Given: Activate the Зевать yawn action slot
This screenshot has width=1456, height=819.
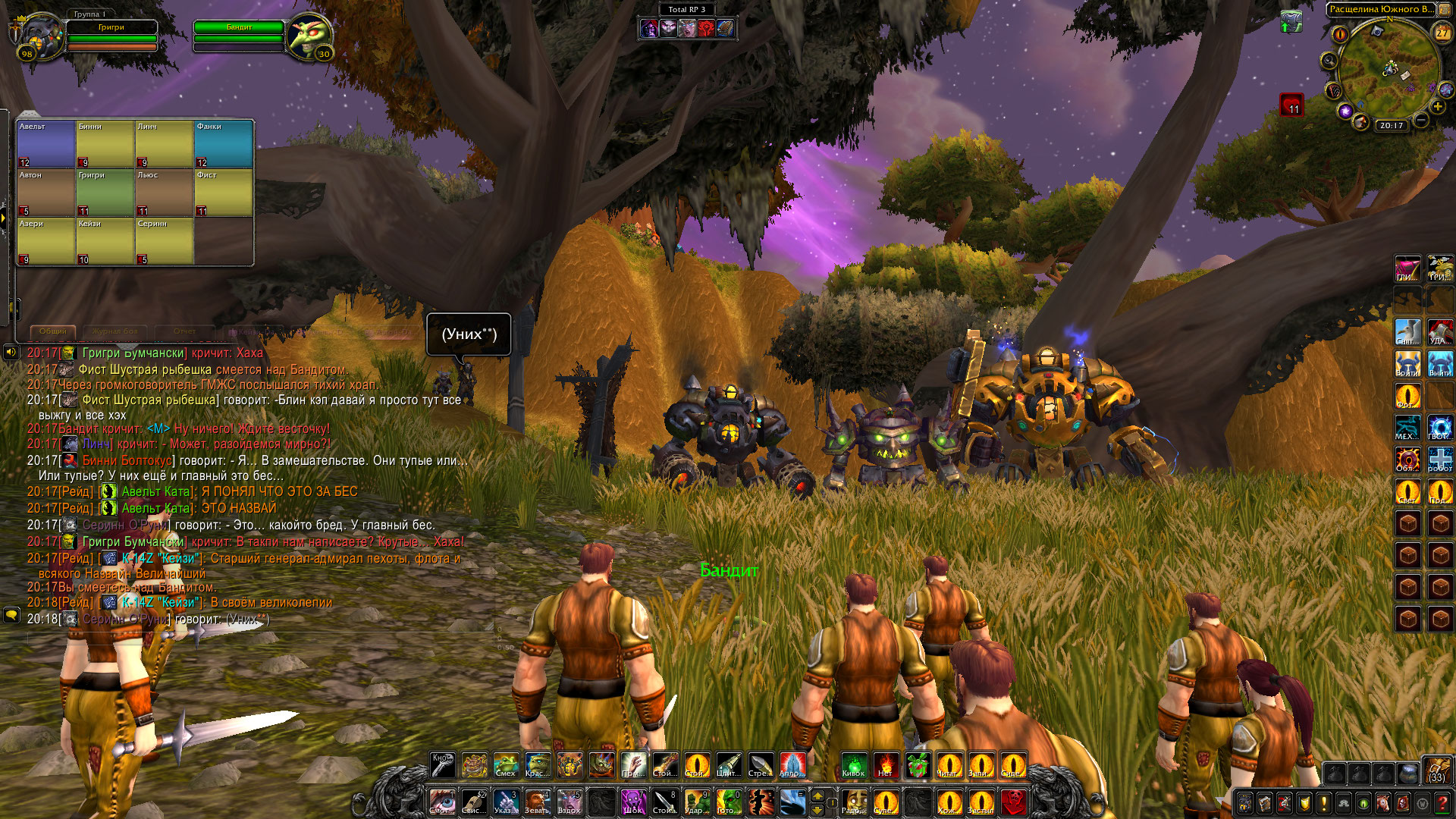Looking at the screenshot, I should tap(537, 801).
